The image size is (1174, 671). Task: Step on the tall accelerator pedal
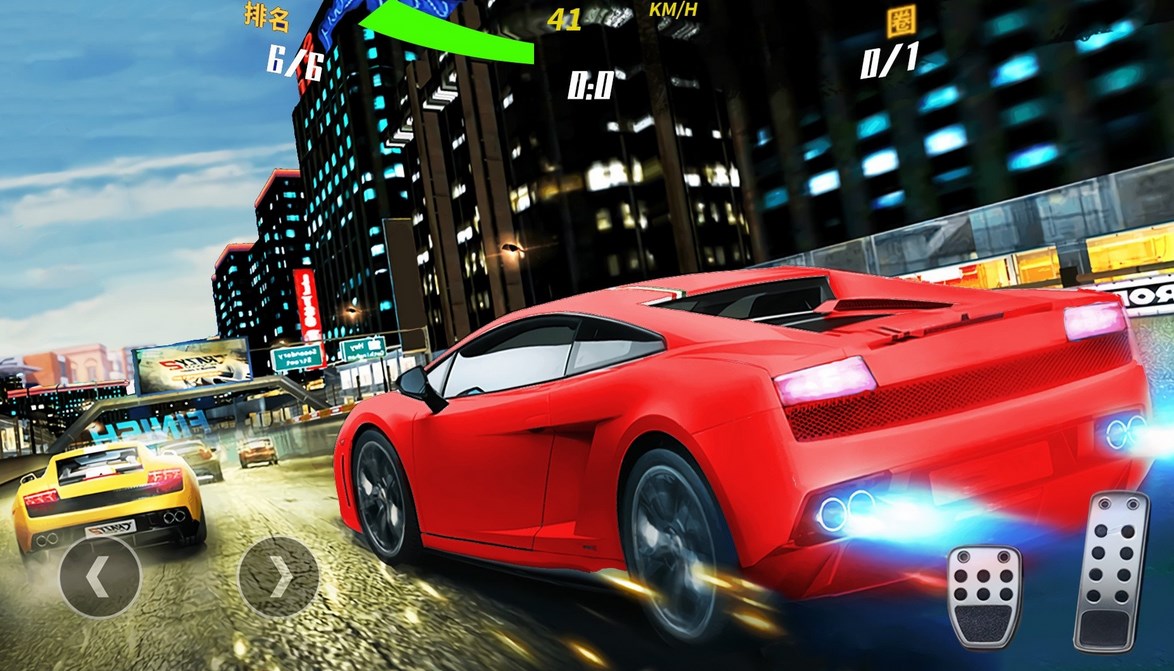(x=1111, y=569)
